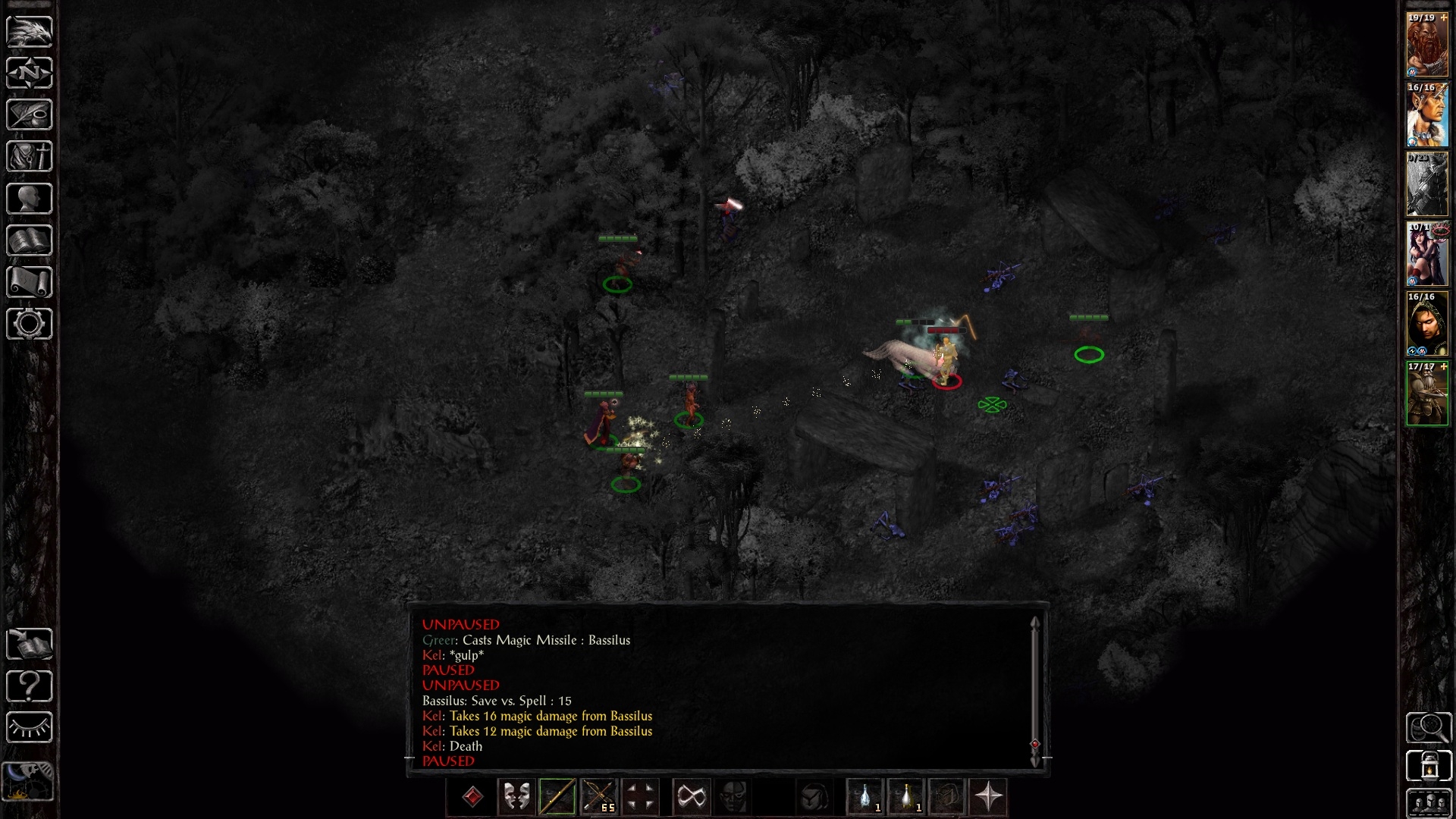
Task: Select the hooded character portrait
Action: (x=1427, y=324)
